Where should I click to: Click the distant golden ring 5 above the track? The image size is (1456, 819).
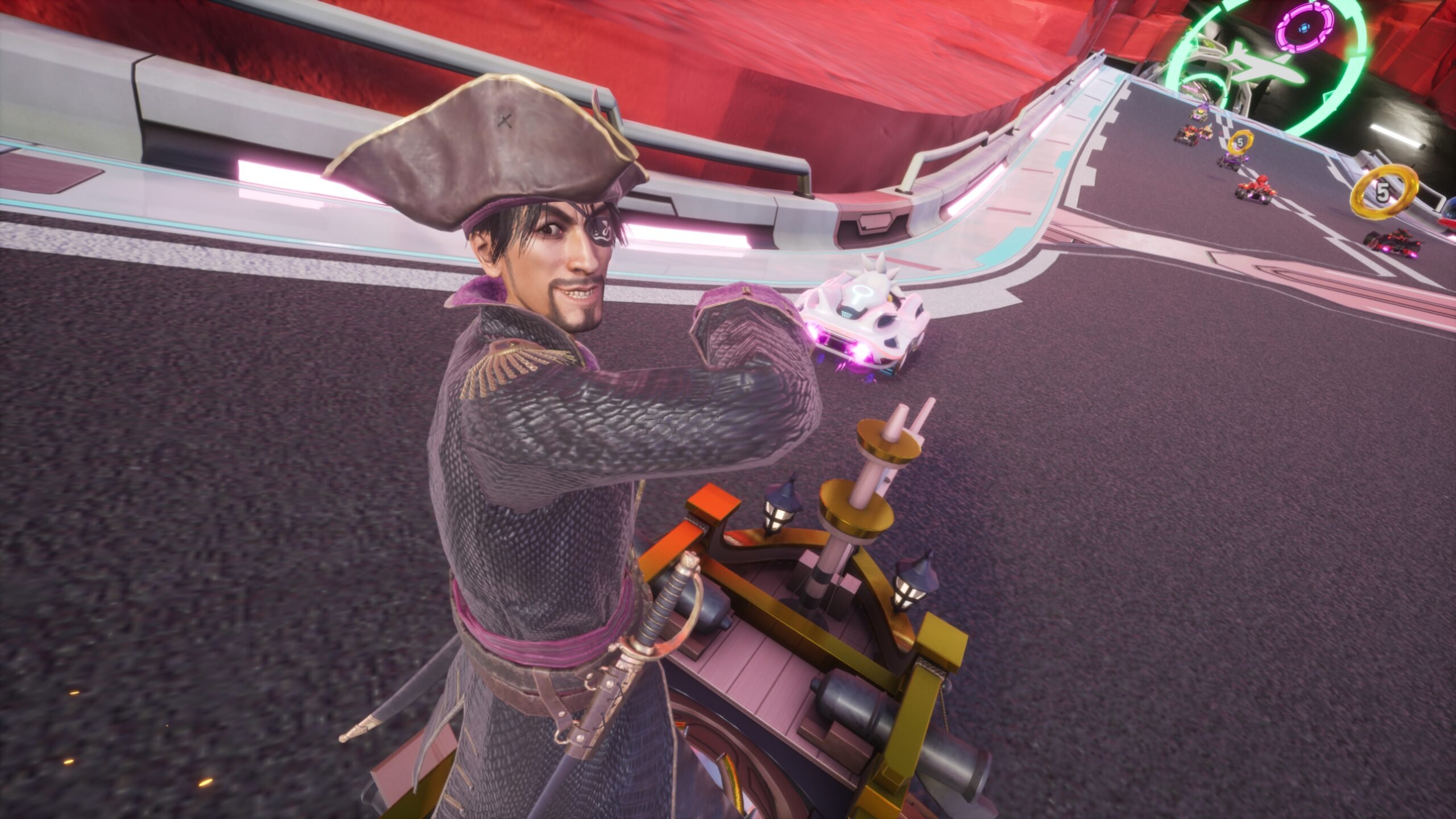tap(1242, 143)
